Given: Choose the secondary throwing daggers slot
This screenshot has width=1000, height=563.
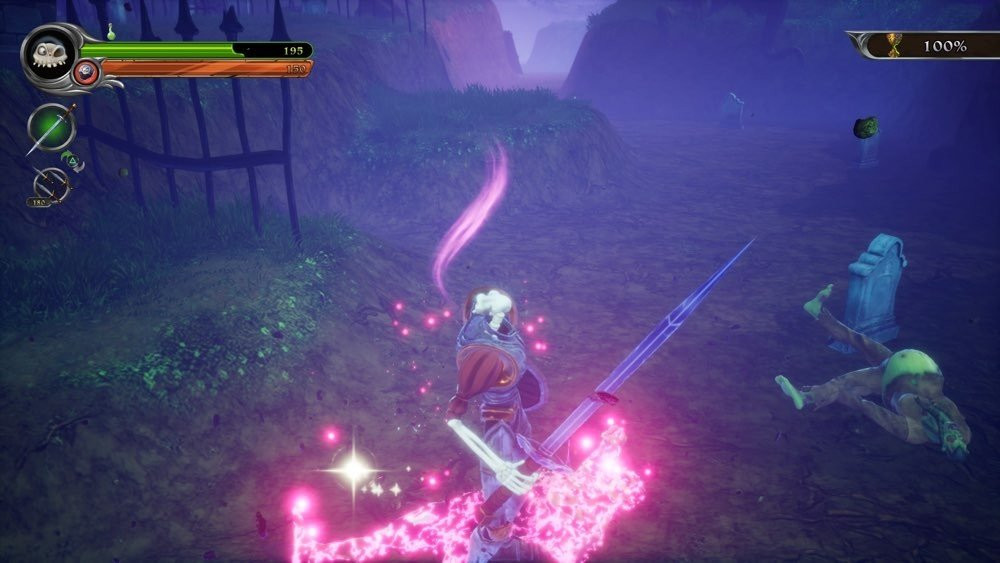Looking at the screenshot, I should [50, 186].
